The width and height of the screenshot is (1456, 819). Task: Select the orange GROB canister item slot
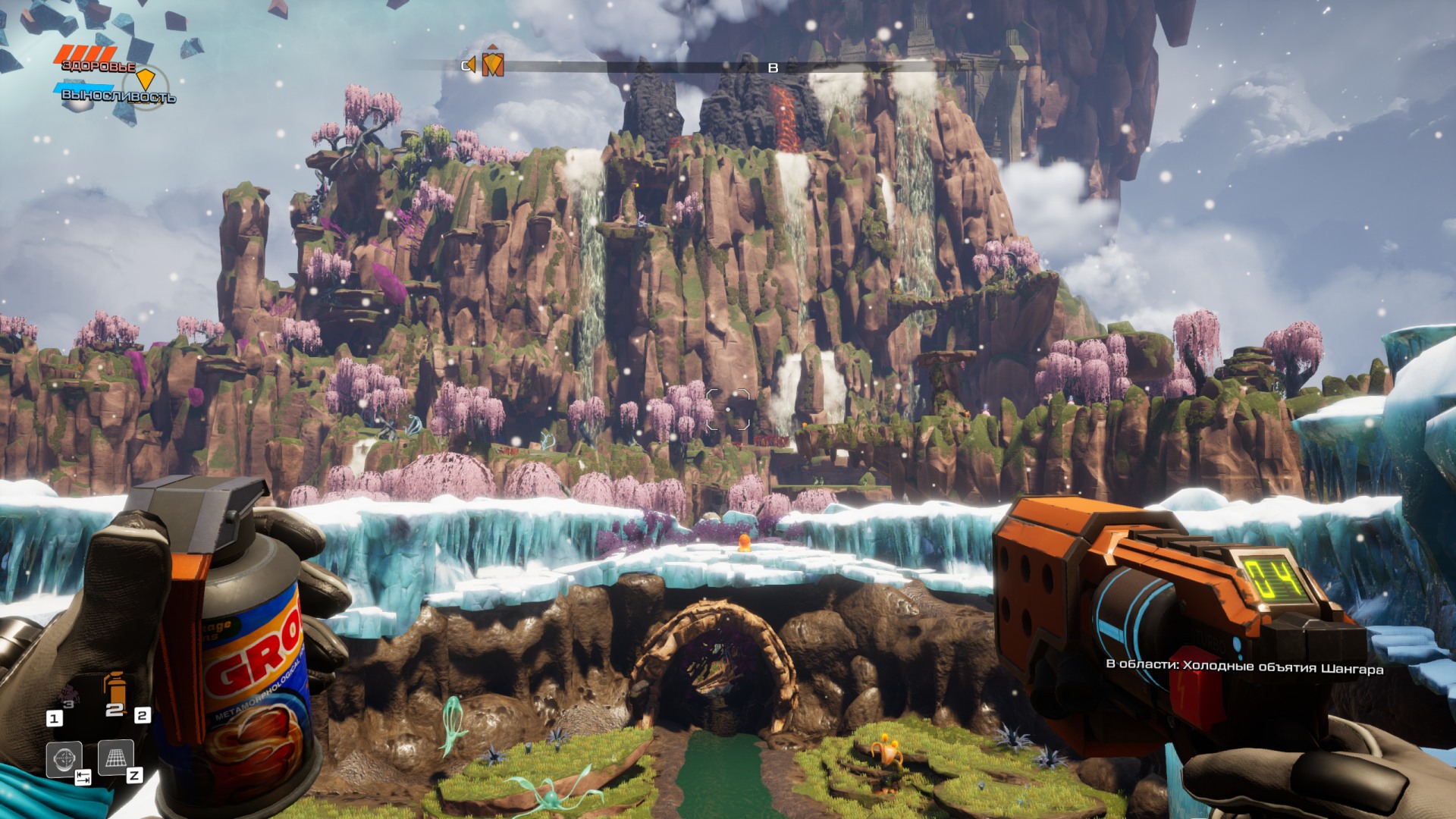coord(115,691)
